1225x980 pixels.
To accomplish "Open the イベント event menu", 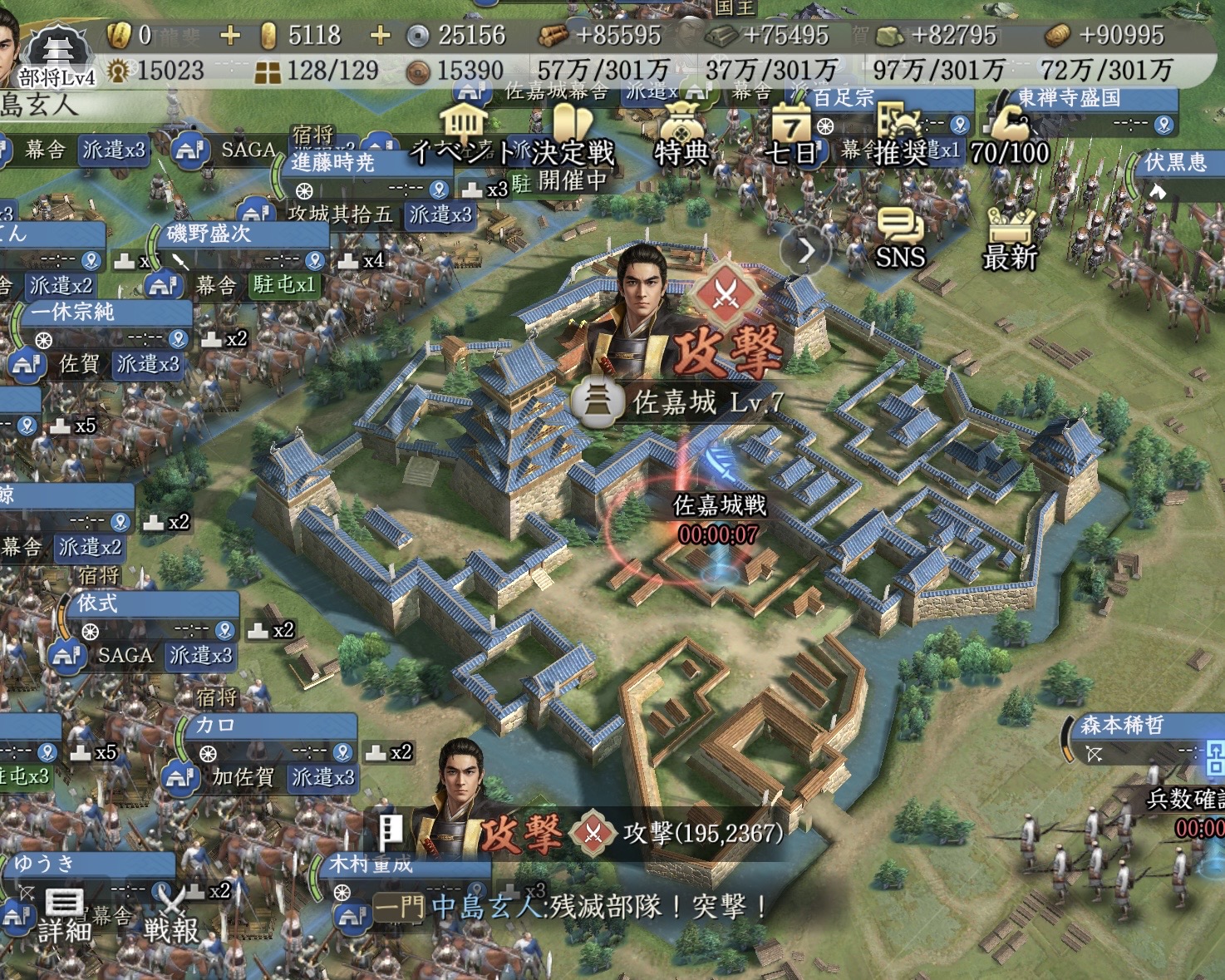I will click(x=463, y=135).
